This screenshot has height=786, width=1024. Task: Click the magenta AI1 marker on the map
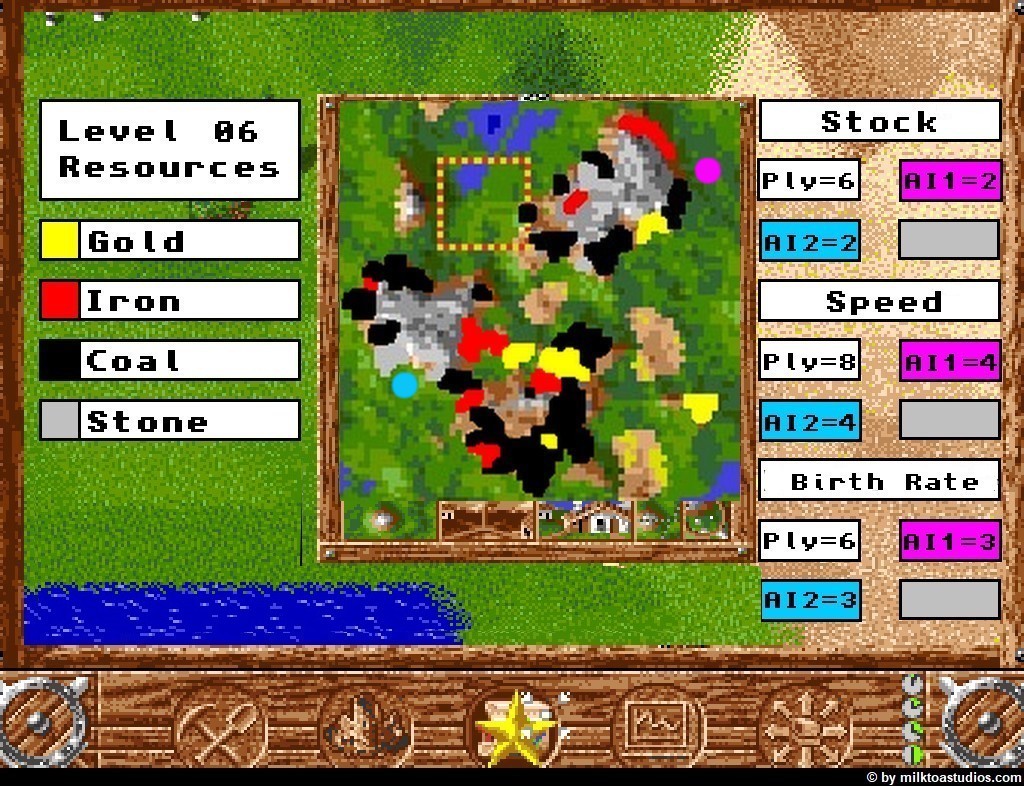707,170
